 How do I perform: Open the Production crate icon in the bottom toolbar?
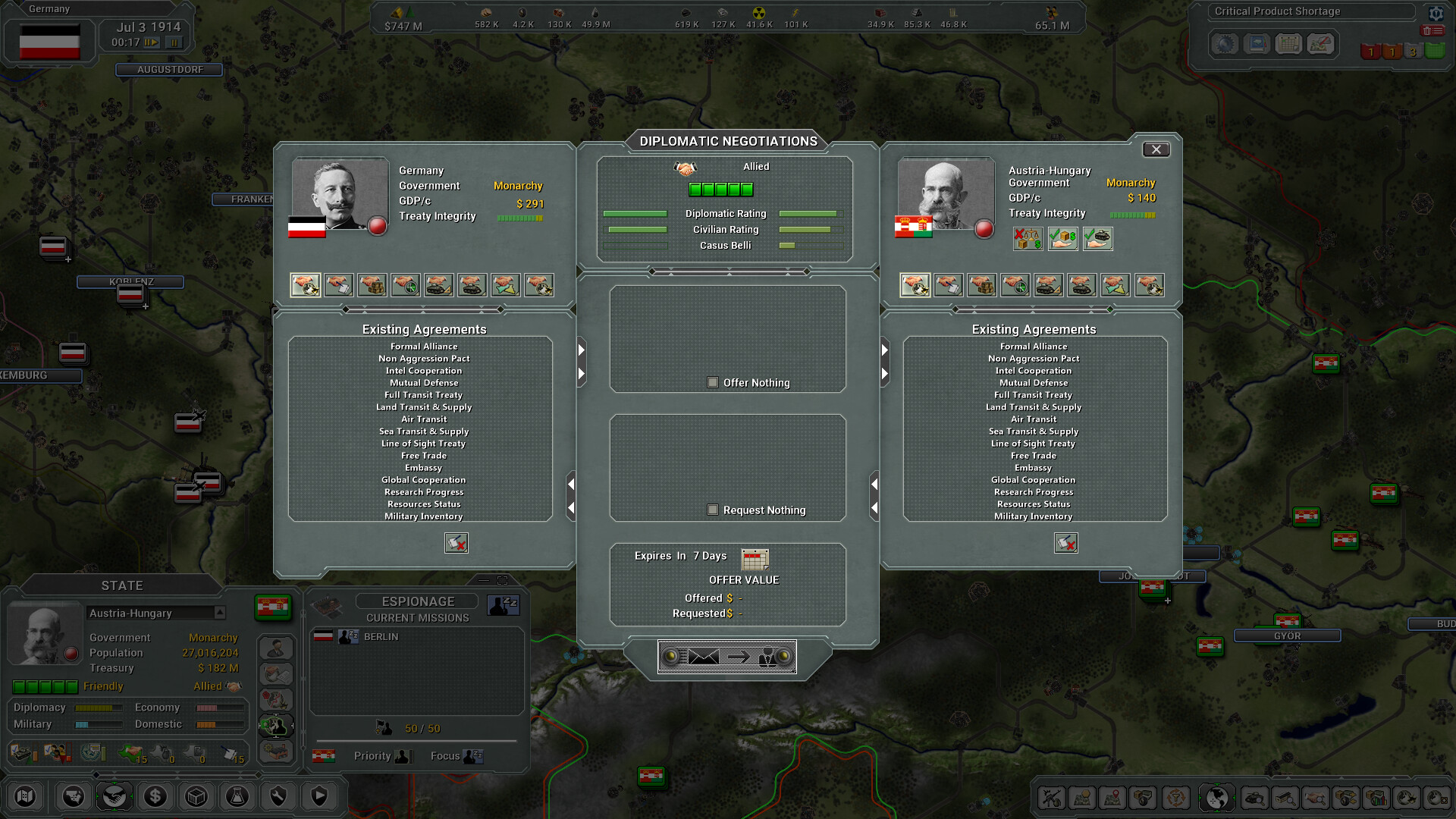pyautogui.click(x=196, y=796)
